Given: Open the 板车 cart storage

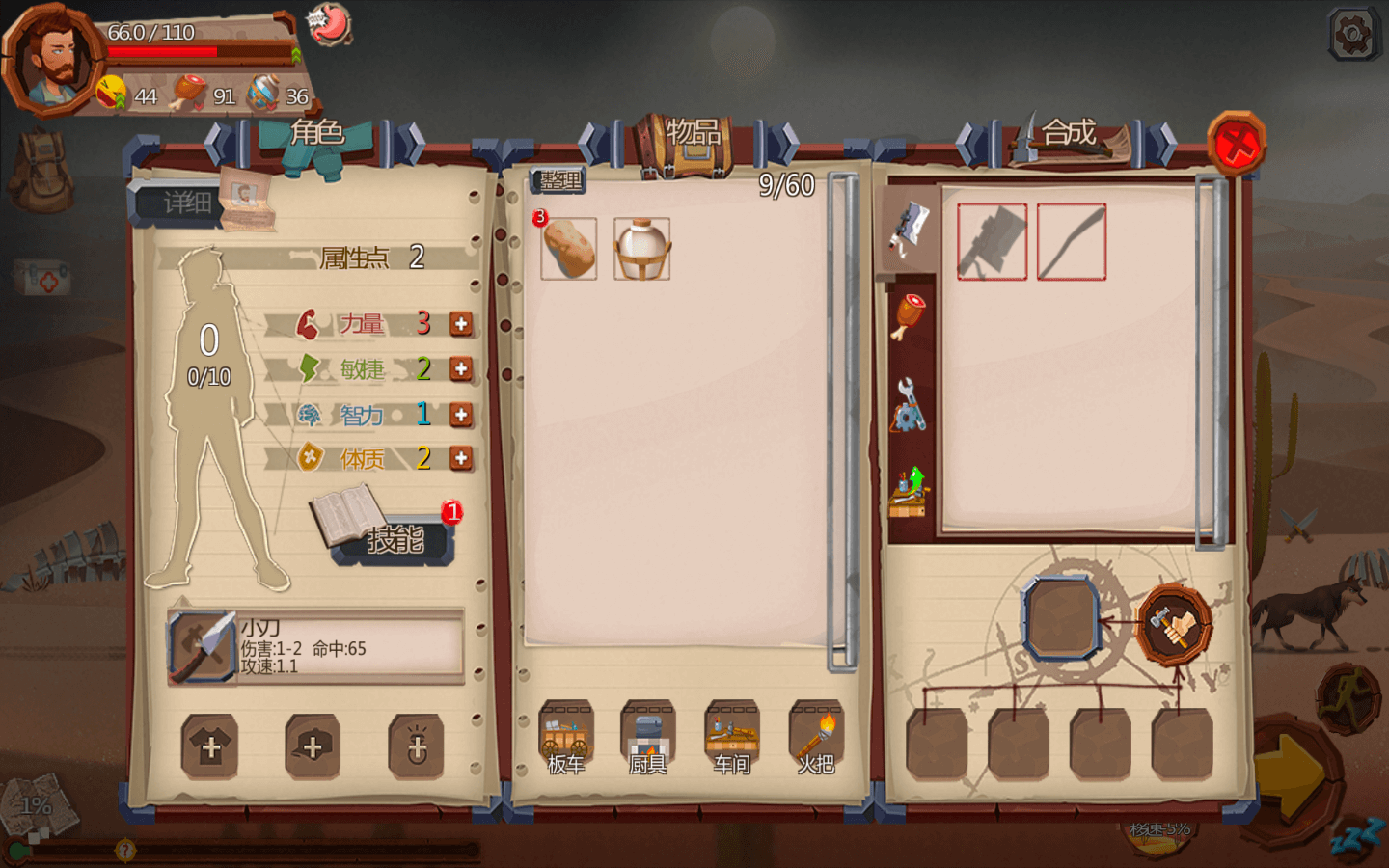Looking at the screenshot, I should 566,739.
